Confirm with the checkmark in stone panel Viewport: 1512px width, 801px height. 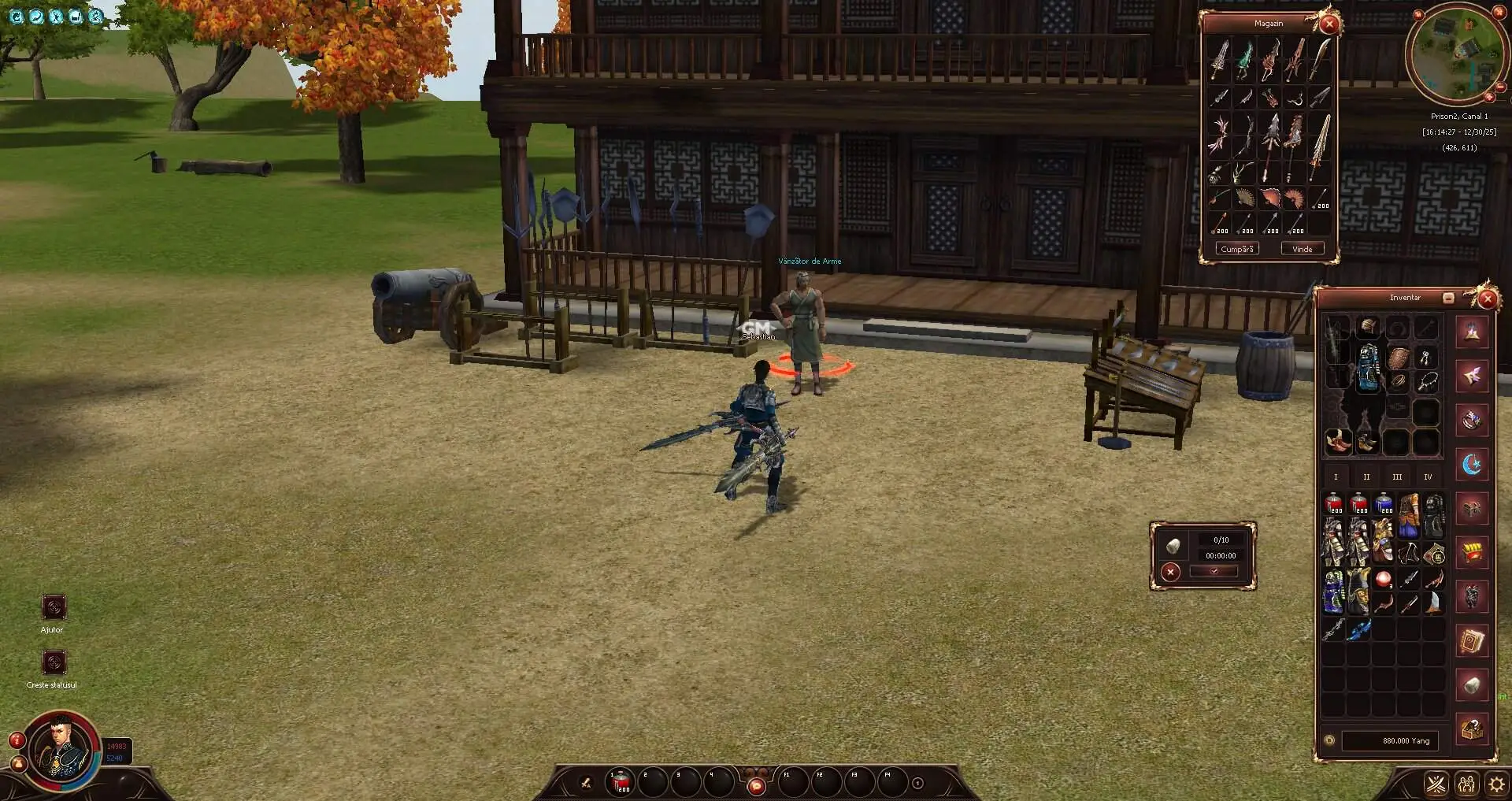pyautogui.click(x=1214, y=572)
